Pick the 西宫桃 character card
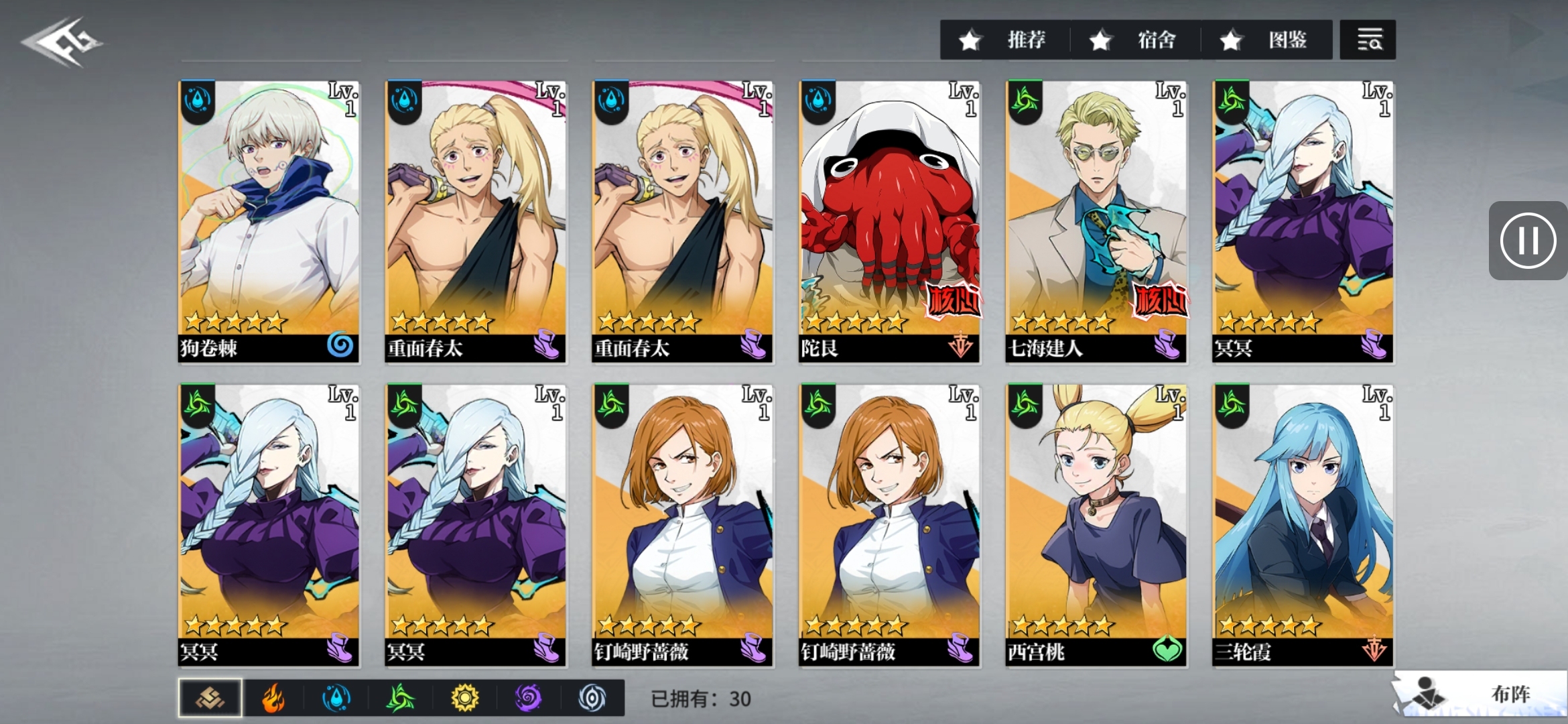The image size is (1568, 724). 1096,525
